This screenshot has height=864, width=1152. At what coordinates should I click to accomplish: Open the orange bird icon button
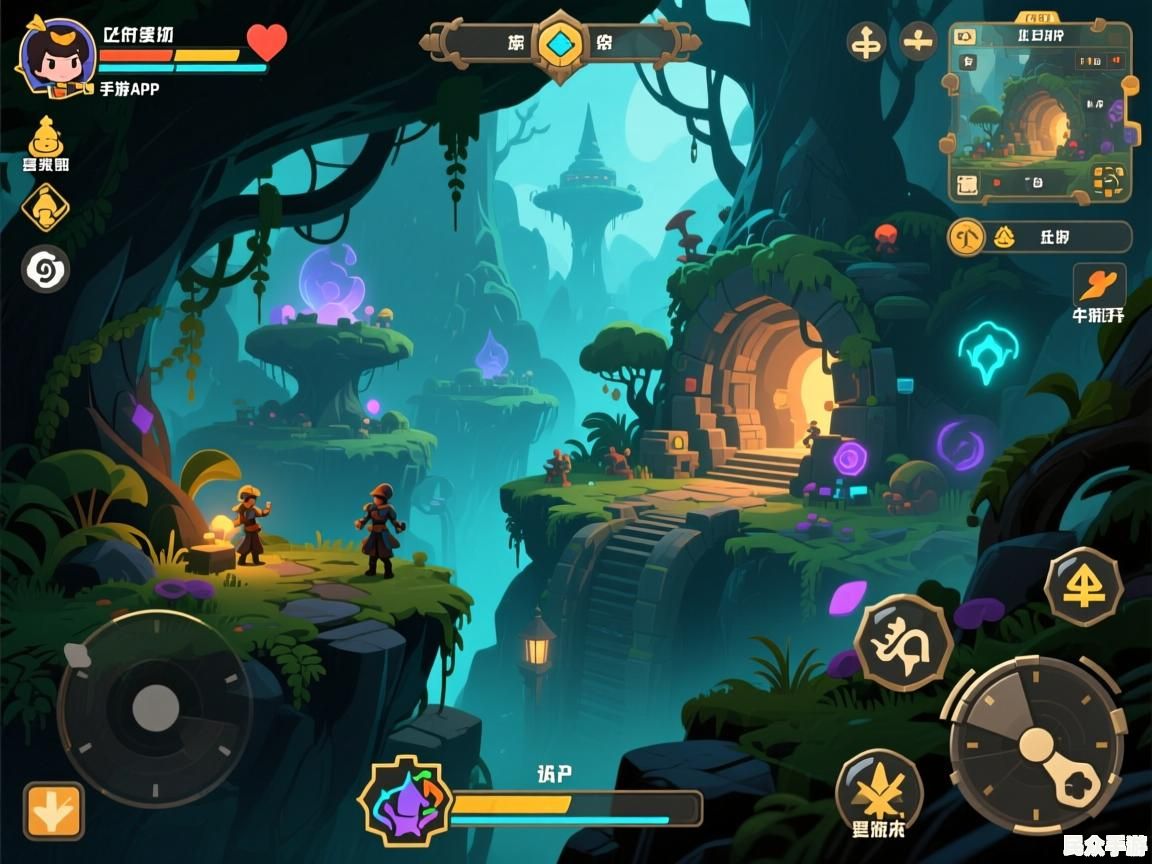1099,285
